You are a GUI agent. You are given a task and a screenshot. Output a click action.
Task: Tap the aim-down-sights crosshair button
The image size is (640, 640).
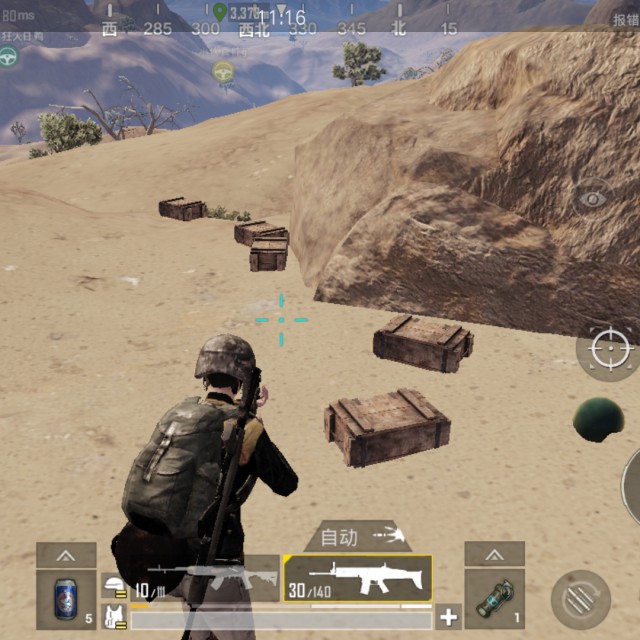point(609,349)
